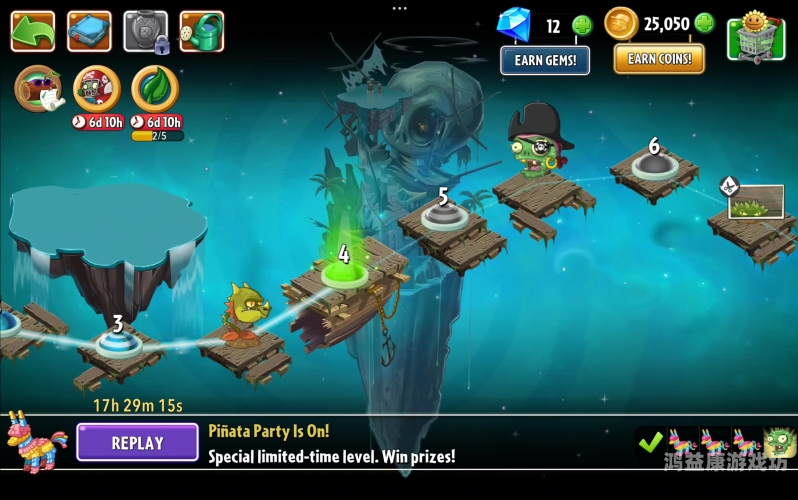Click the Earn Gems! button

pos(545,60)
